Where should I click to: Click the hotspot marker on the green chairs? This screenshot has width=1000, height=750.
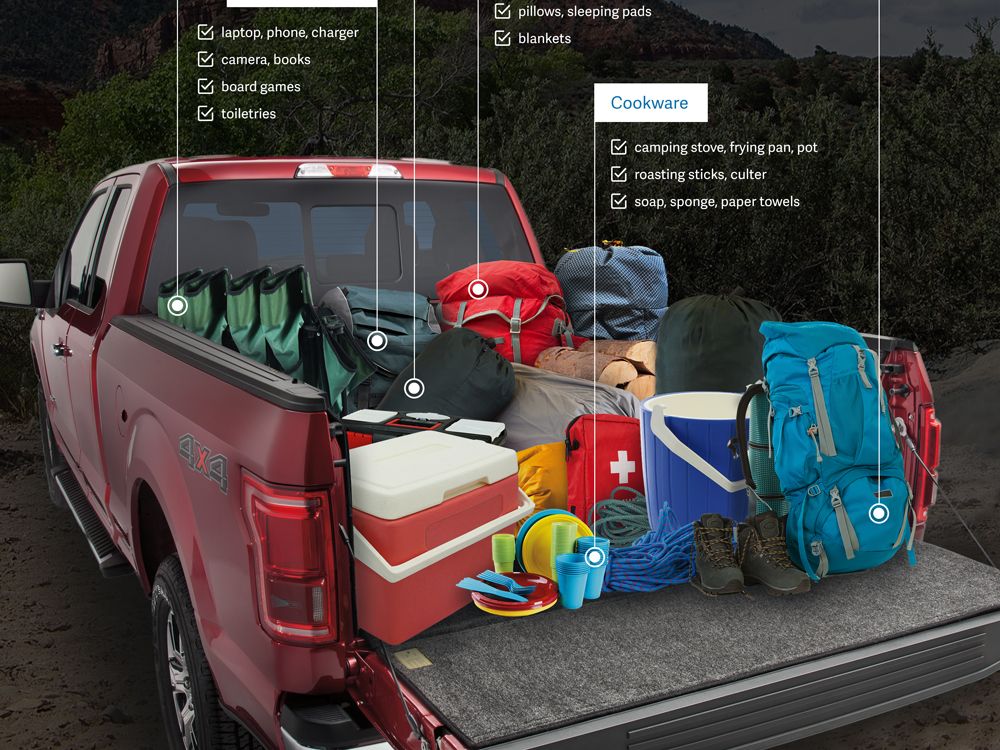click(x=178, y=305)
